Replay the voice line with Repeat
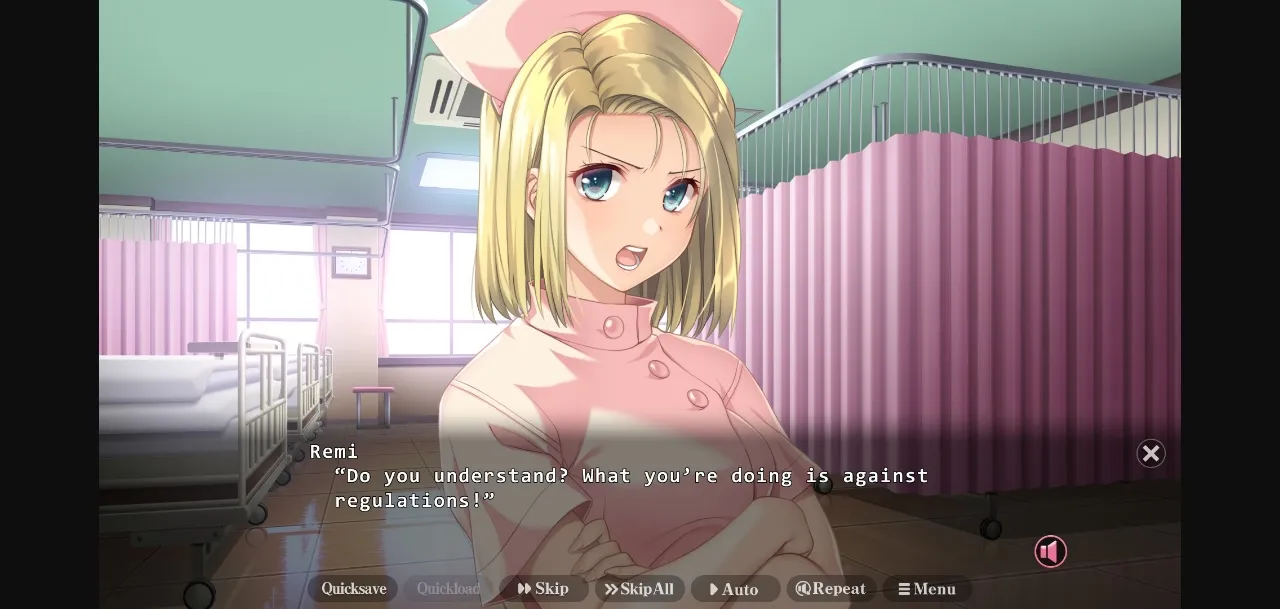This screenshot has width=1280, height=609. [831, 589]
